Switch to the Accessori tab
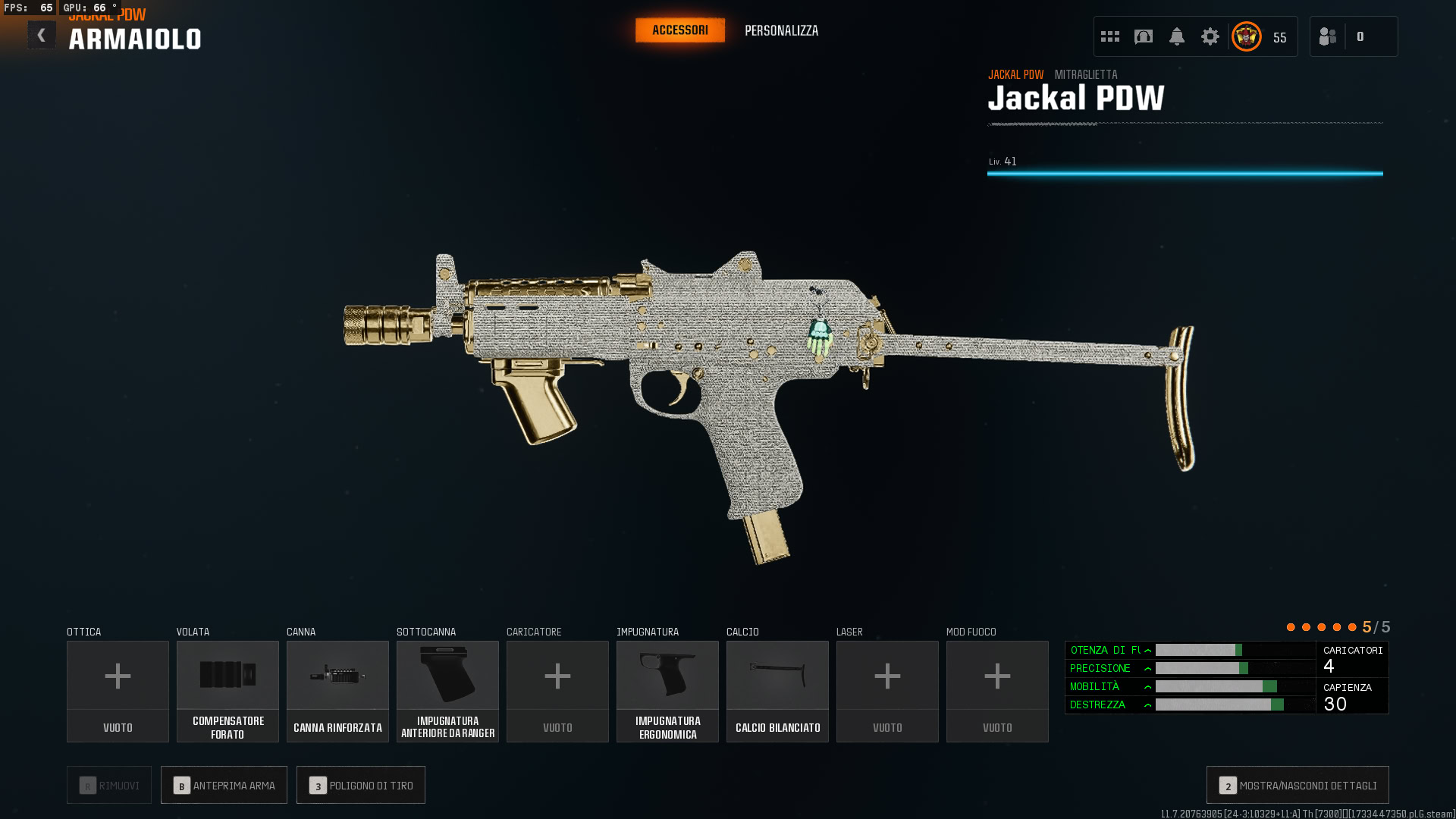 [x=680, y=30]
